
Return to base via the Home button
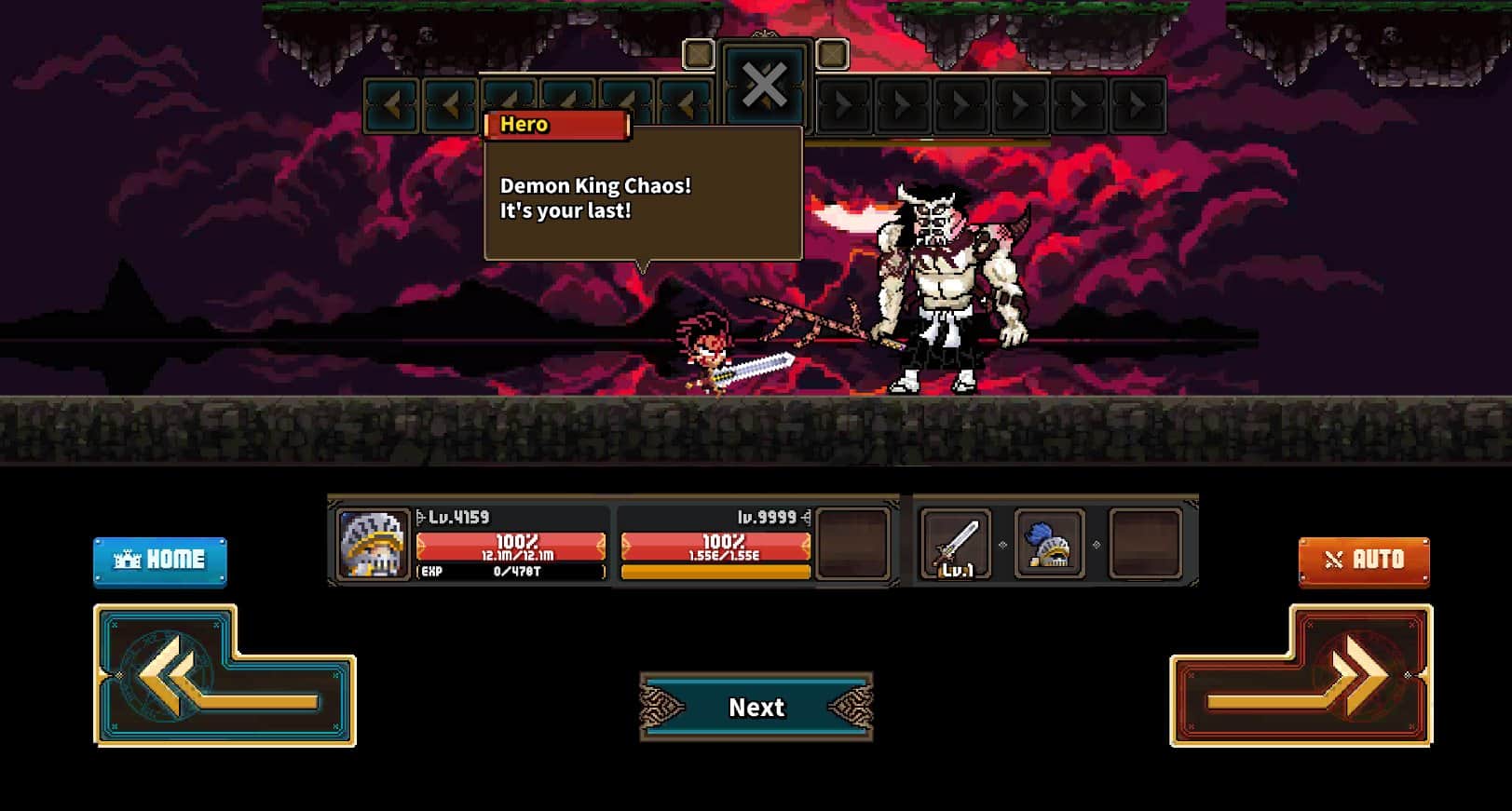(160, 559)
